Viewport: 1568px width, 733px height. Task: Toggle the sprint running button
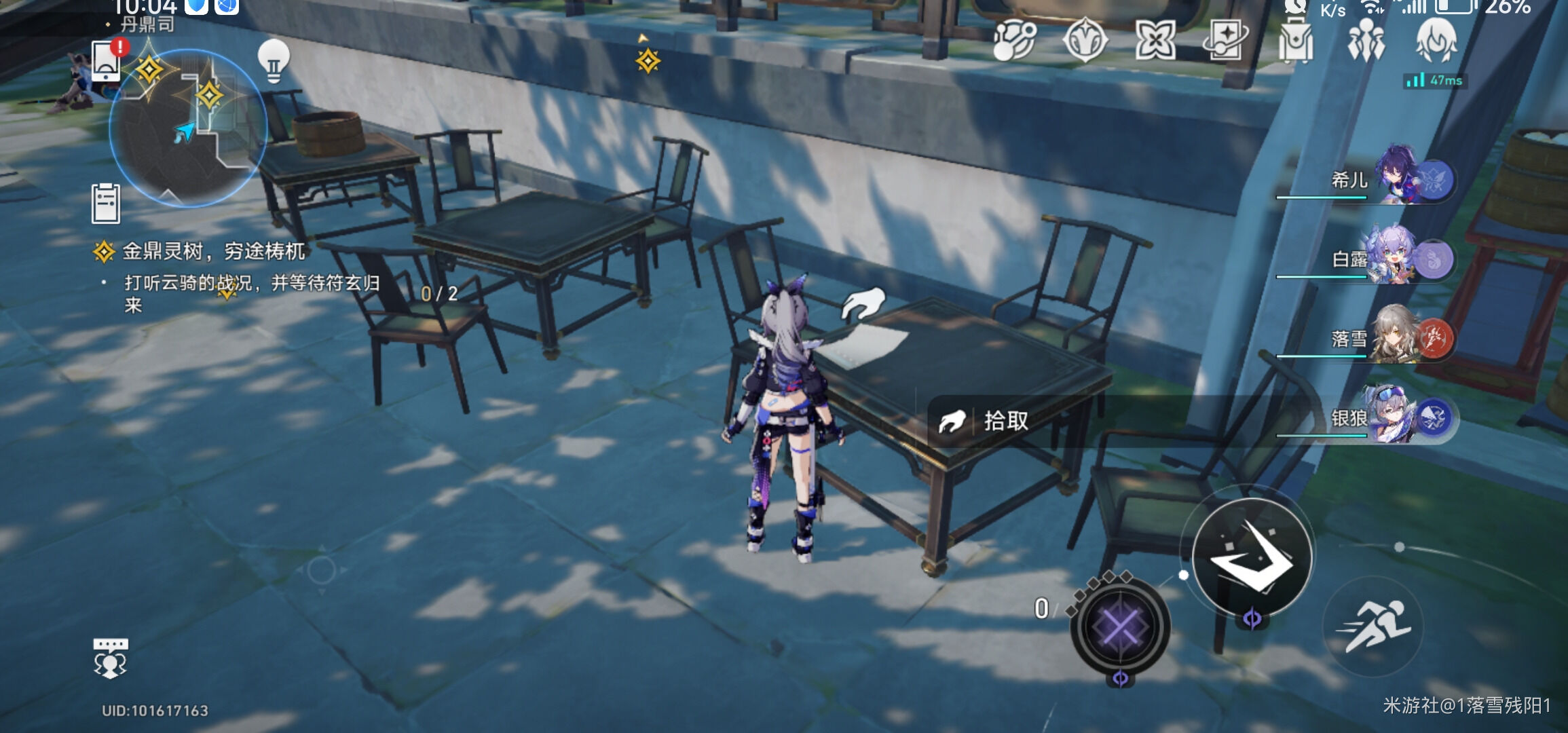(x=1373, y=626)
